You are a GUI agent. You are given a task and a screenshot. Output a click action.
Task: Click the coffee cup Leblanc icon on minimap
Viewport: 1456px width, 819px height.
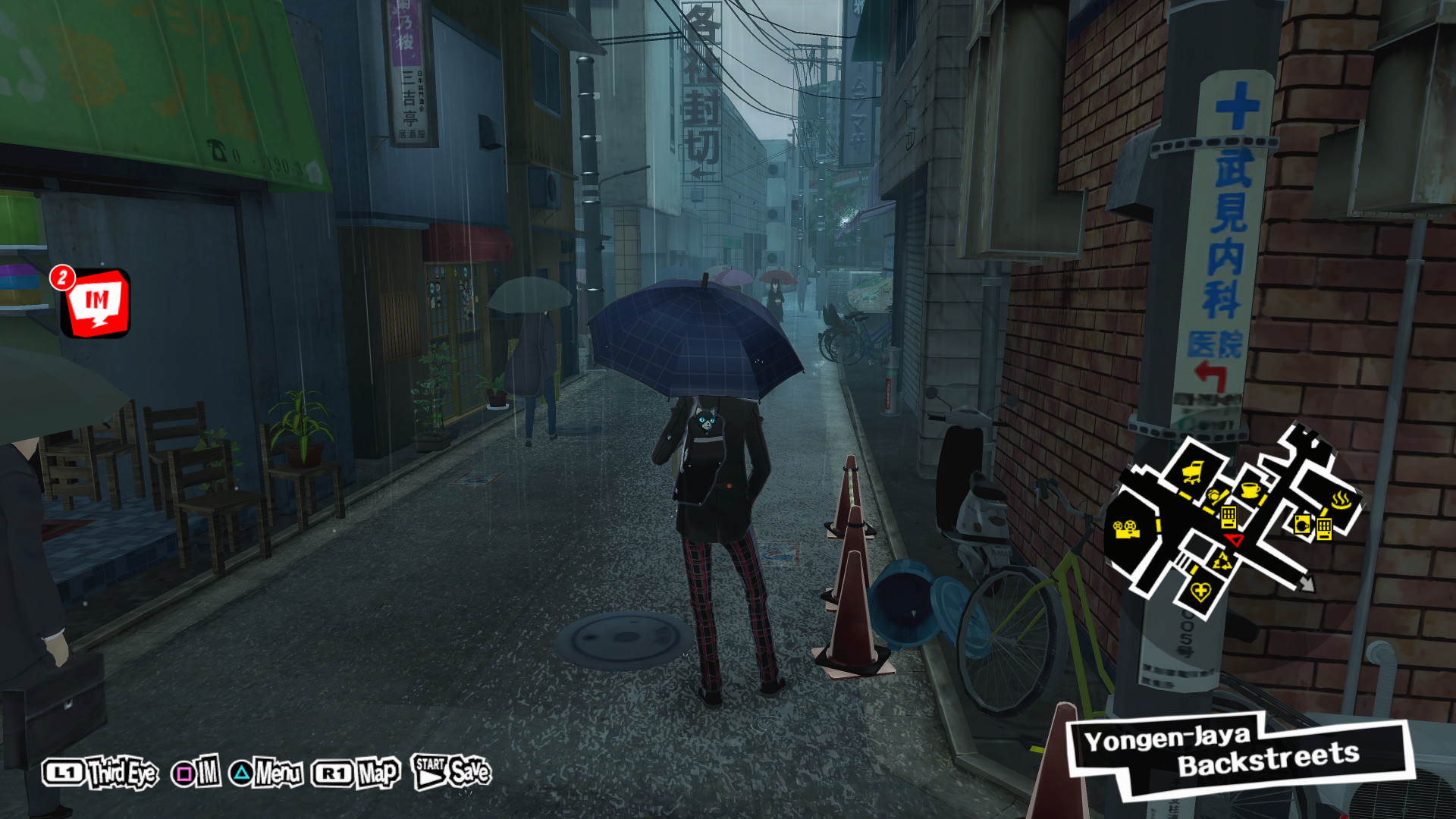1249,491
